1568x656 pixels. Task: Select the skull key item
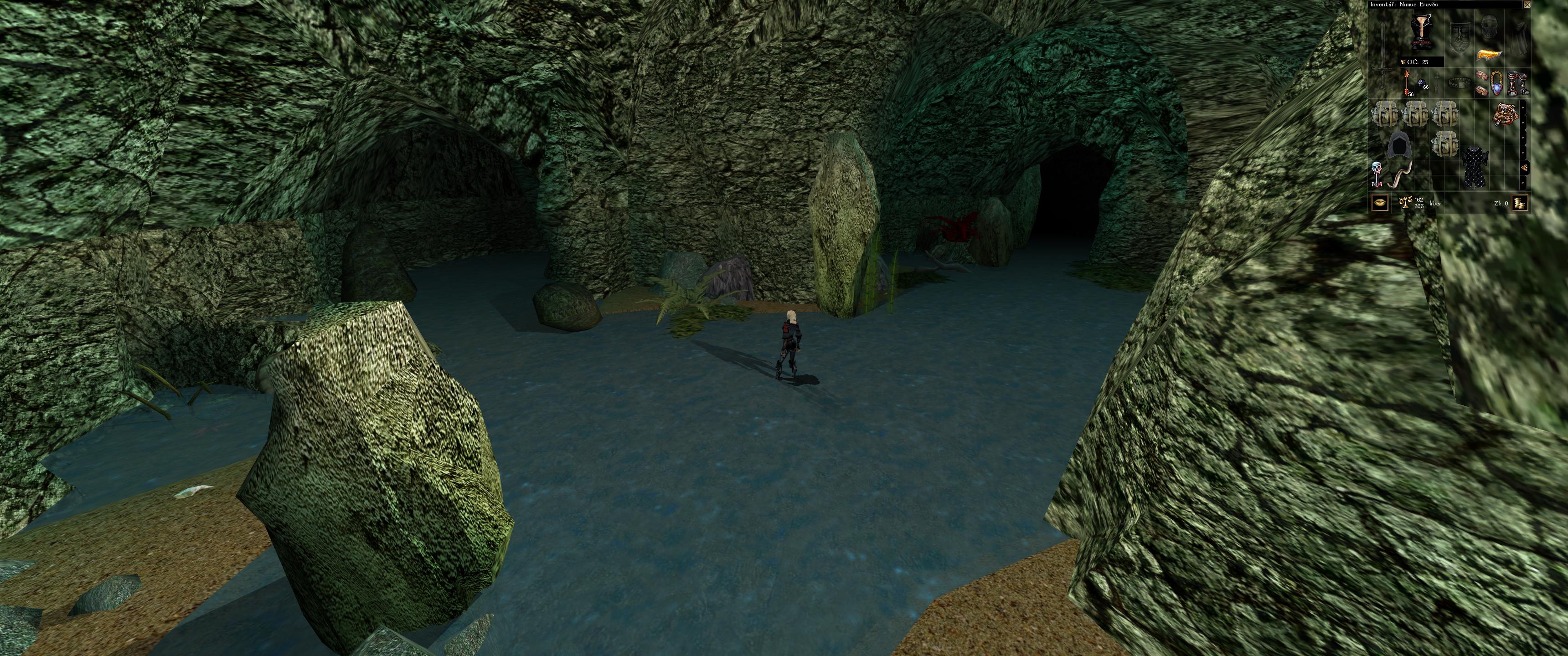coord(1377,174)
